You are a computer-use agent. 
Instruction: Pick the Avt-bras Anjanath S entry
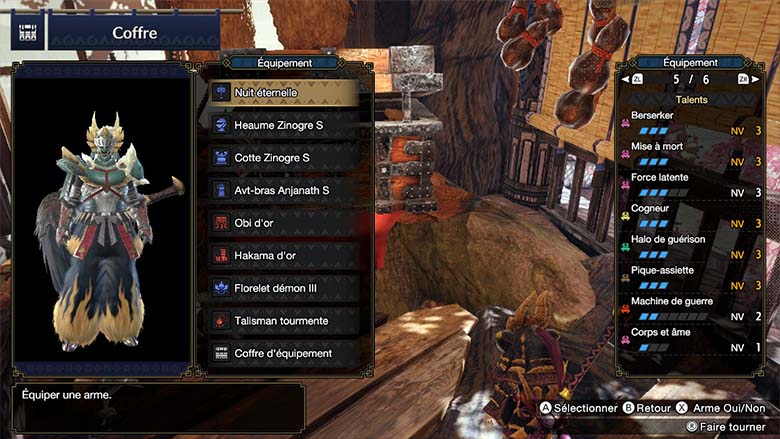(285, 190)
